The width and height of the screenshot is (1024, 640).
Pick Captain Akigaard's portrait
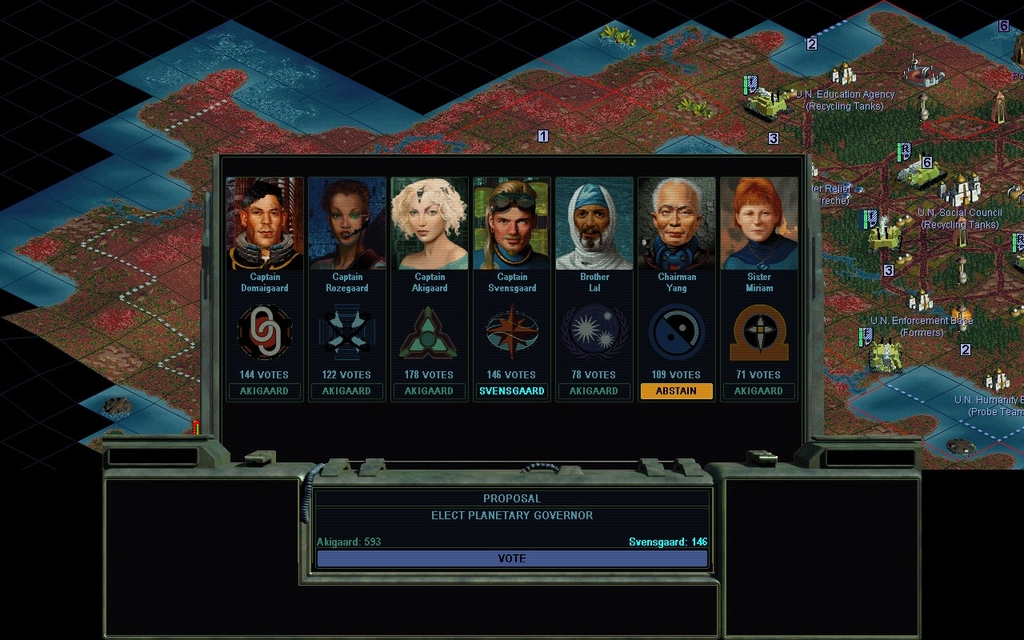429,223
